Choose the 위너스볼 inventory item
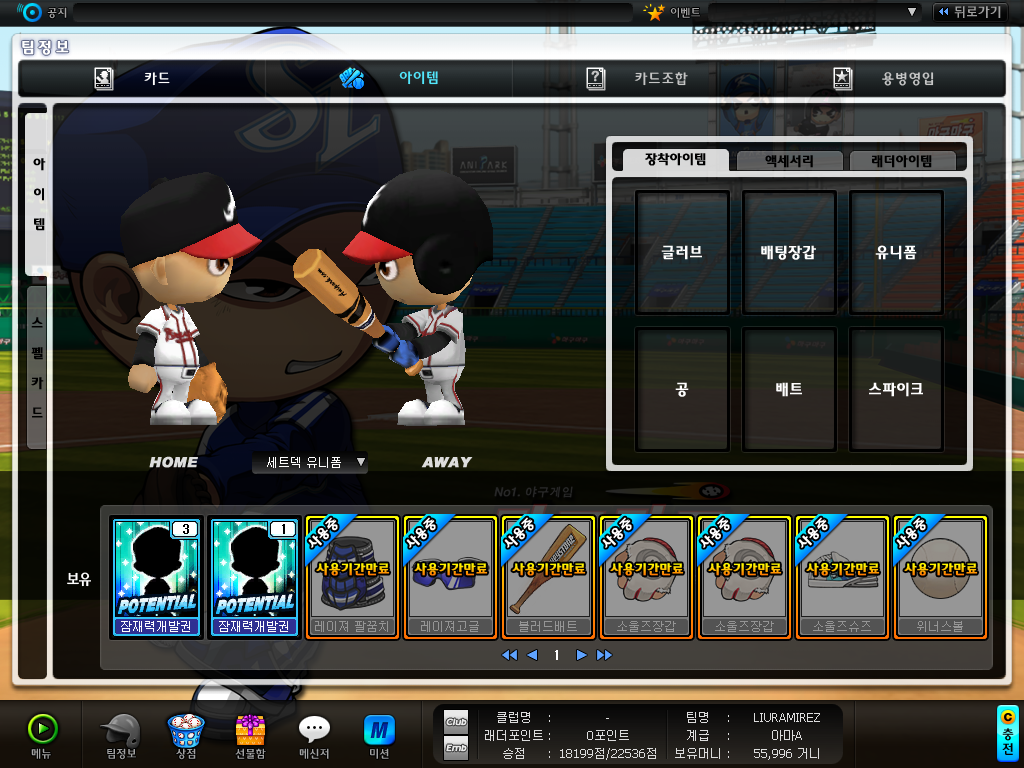 [939, 578]
